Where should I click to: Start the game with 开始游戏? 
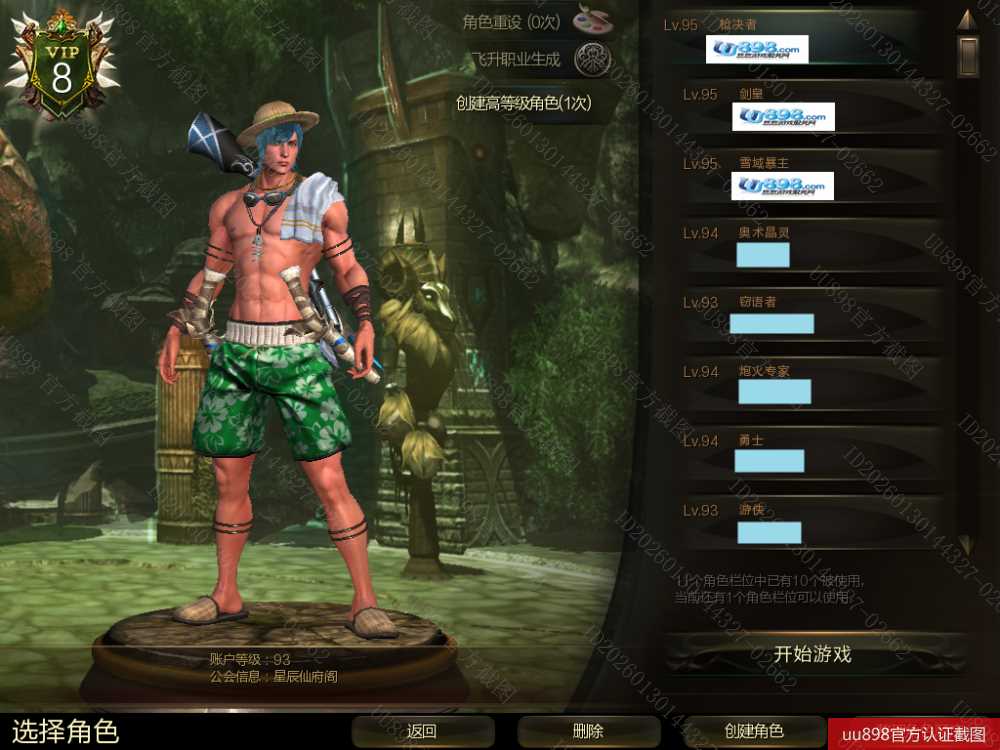(812, 655)
